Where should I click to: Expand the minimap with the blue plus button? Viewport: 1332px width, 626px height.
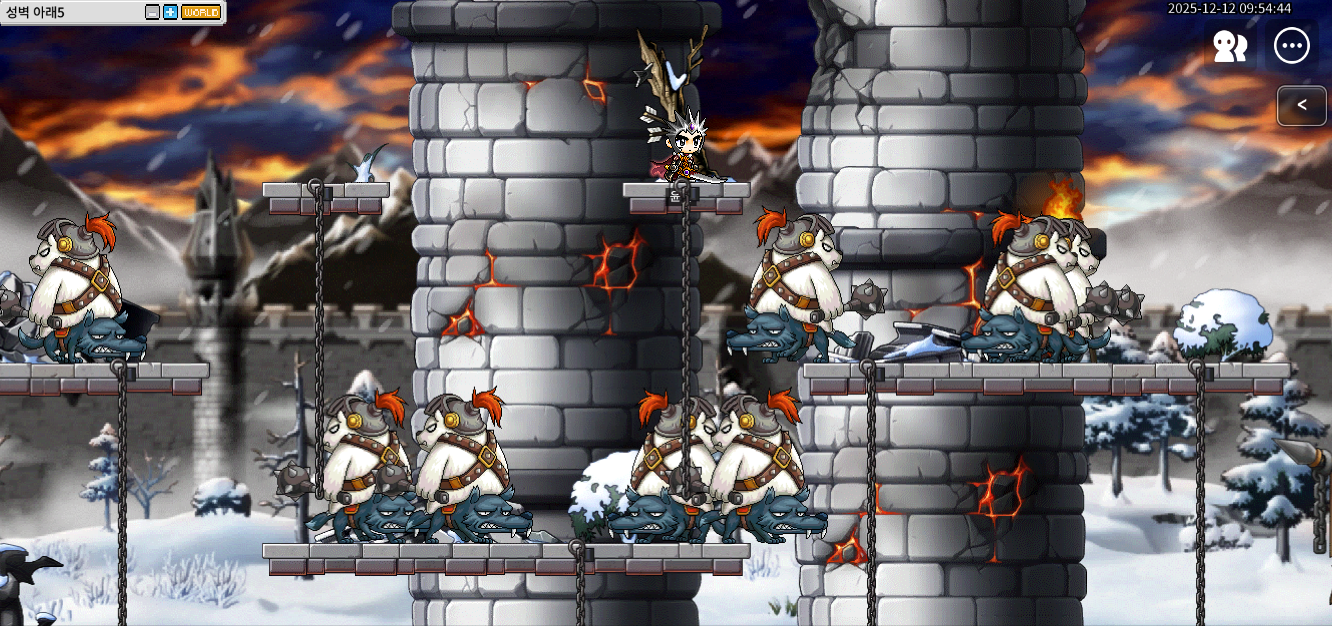[170, 12]
